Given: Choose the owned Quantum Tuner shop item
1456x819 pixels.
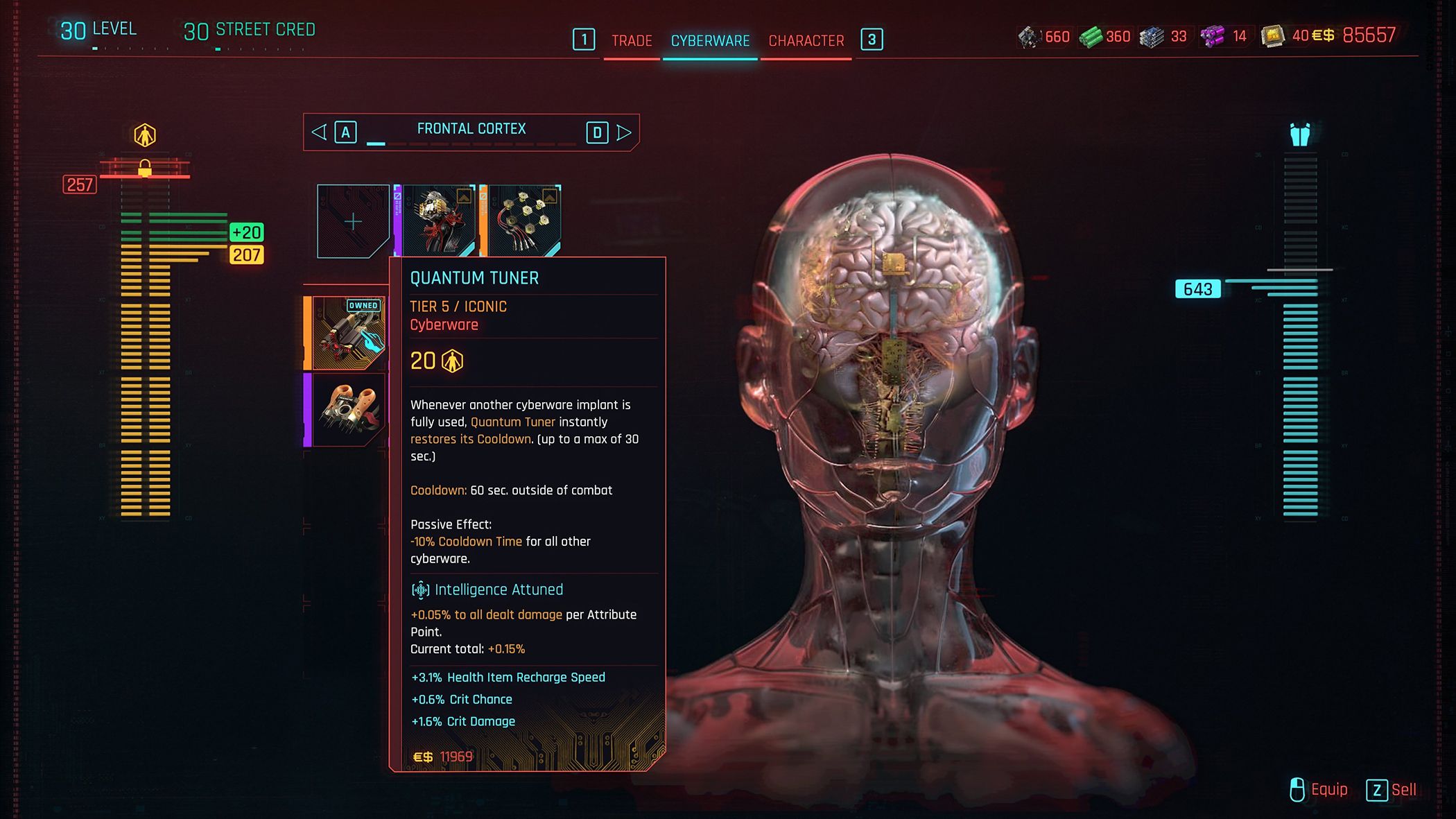Looking at the screenshot, I should (x=348, y=333).
